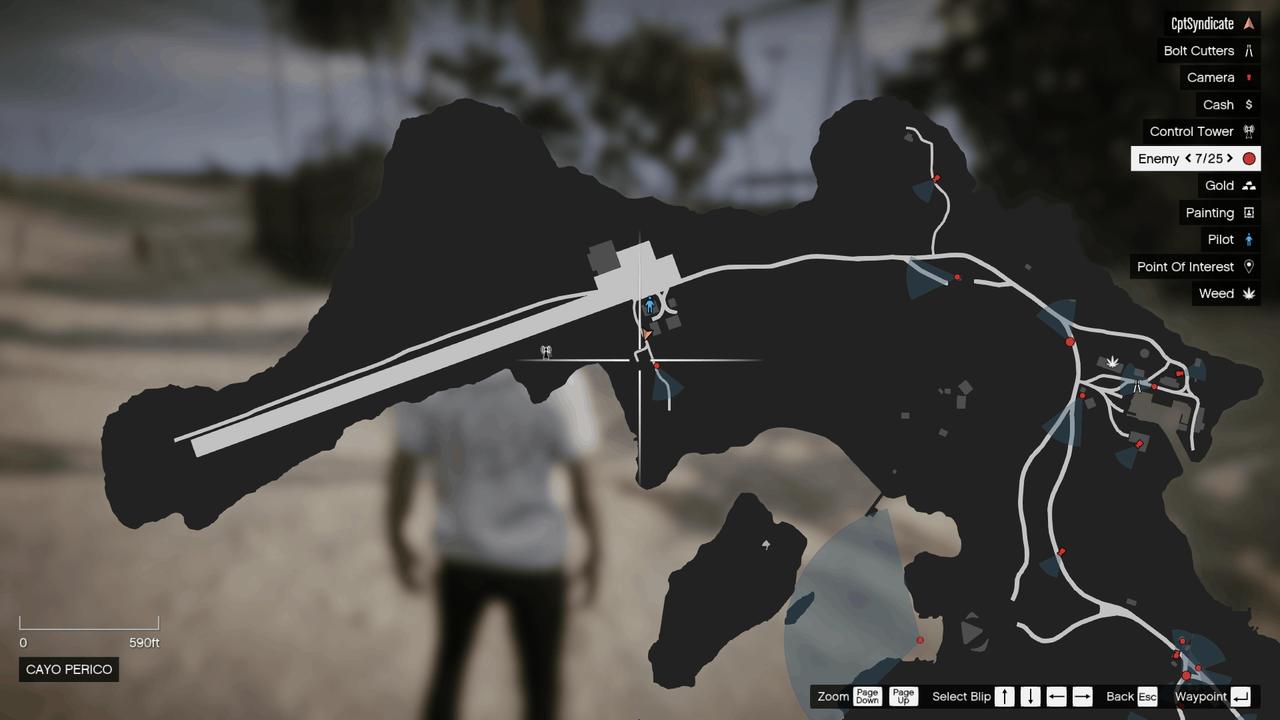Click the Control Tower icon in the legend
Image resolution: width=1280 pixels, height=720 pixels.
1247,131
